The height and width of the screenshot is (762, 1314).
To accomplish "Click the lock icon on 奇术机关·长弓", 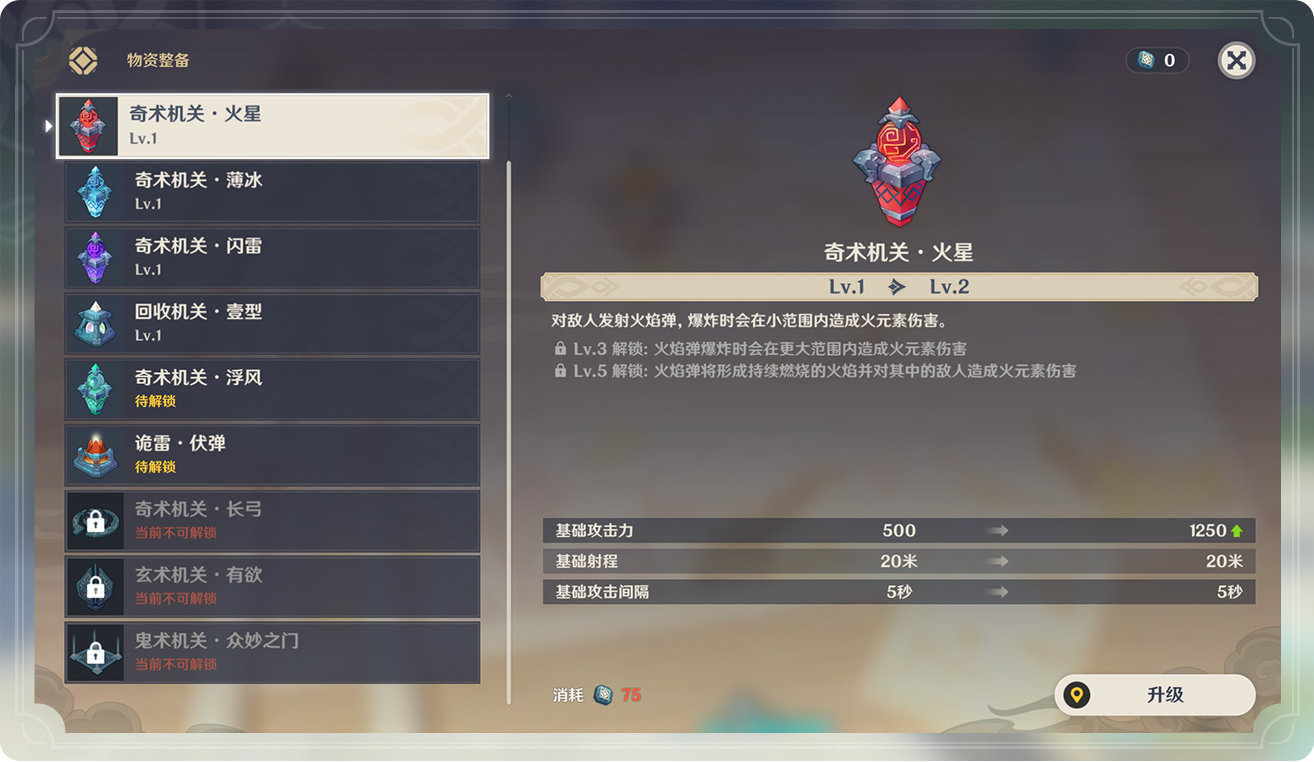I will 94,520.
